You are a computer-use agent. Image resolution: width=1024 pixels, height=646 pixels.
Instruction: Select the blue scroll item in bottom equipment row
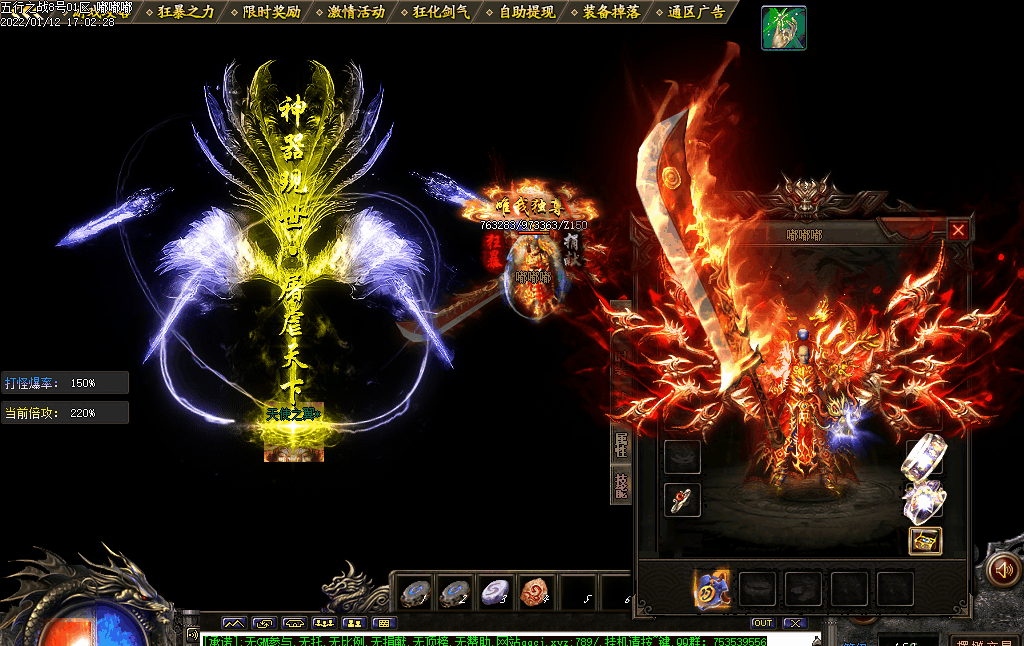point(711,588)
